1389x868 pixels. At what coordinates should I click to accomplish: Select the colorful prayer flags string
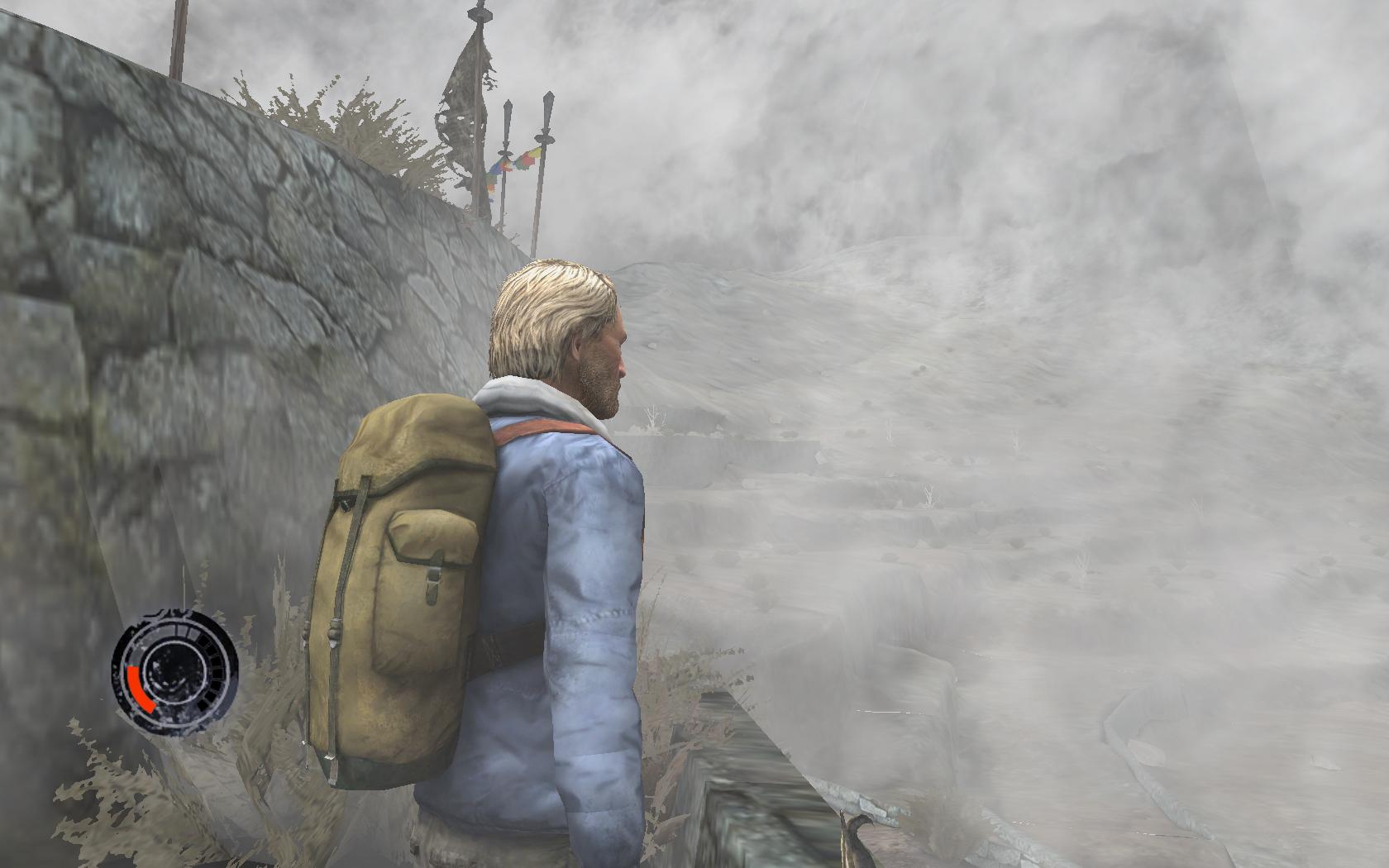(x=514, y=161)
